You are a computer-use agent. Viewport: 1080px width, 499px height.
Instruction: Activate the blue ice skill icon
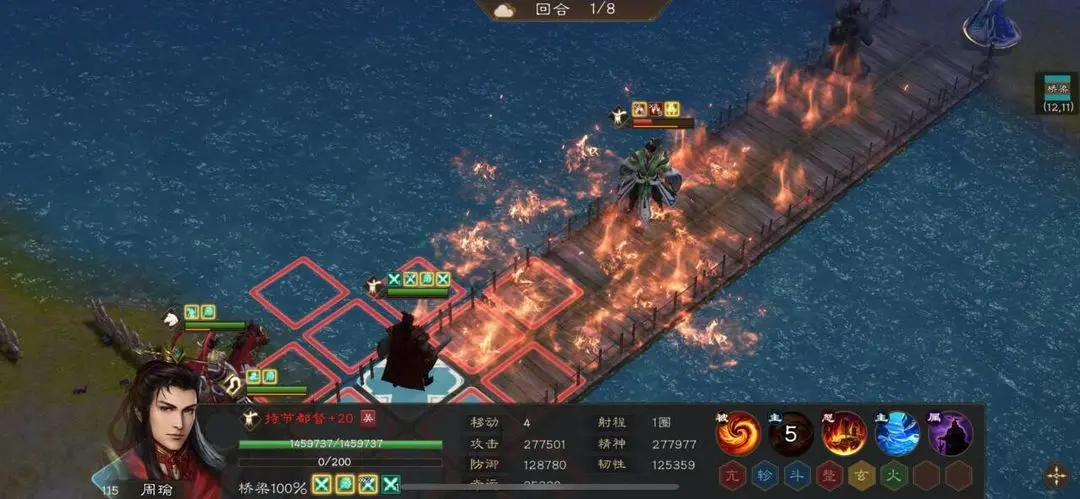tap(897, 433)
